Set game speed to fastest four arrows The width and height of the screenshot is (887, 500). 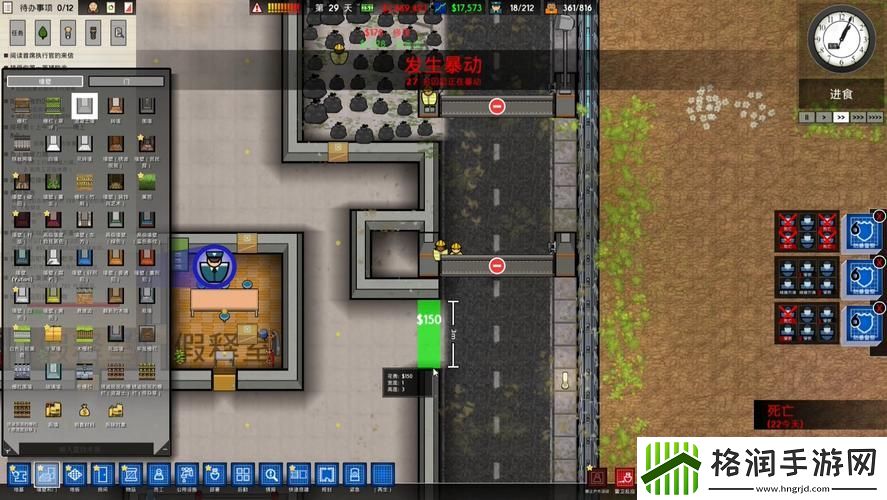pos(873,117)
